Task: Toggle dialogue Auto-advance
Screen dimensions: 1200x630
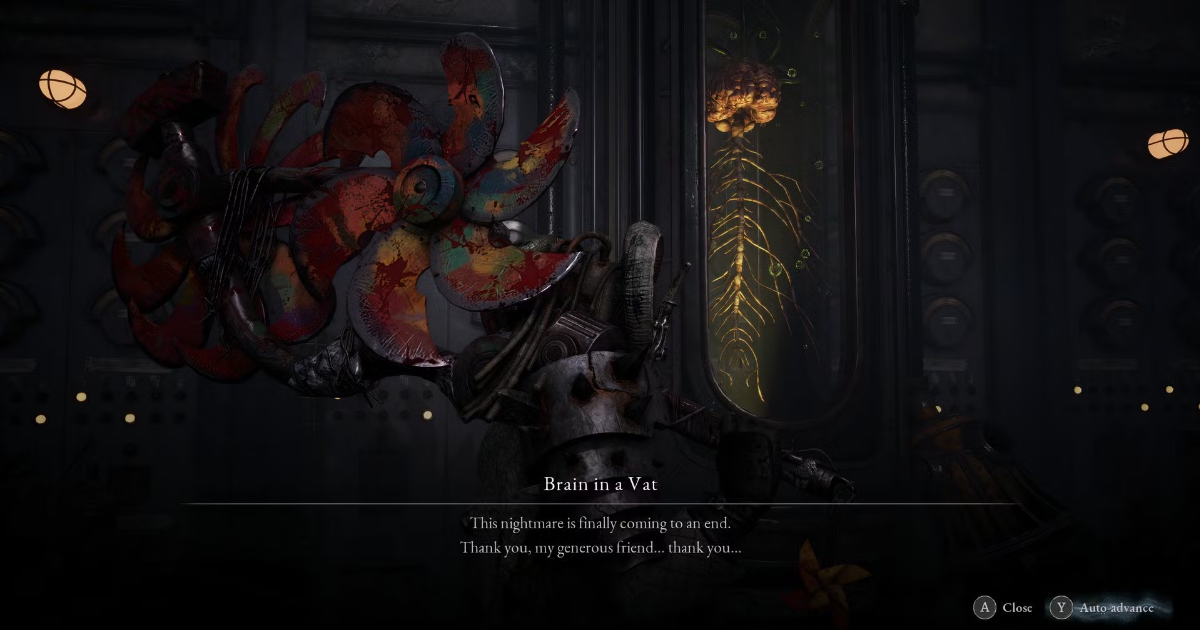Action: pyautogui.click(x=1103, y=607)
